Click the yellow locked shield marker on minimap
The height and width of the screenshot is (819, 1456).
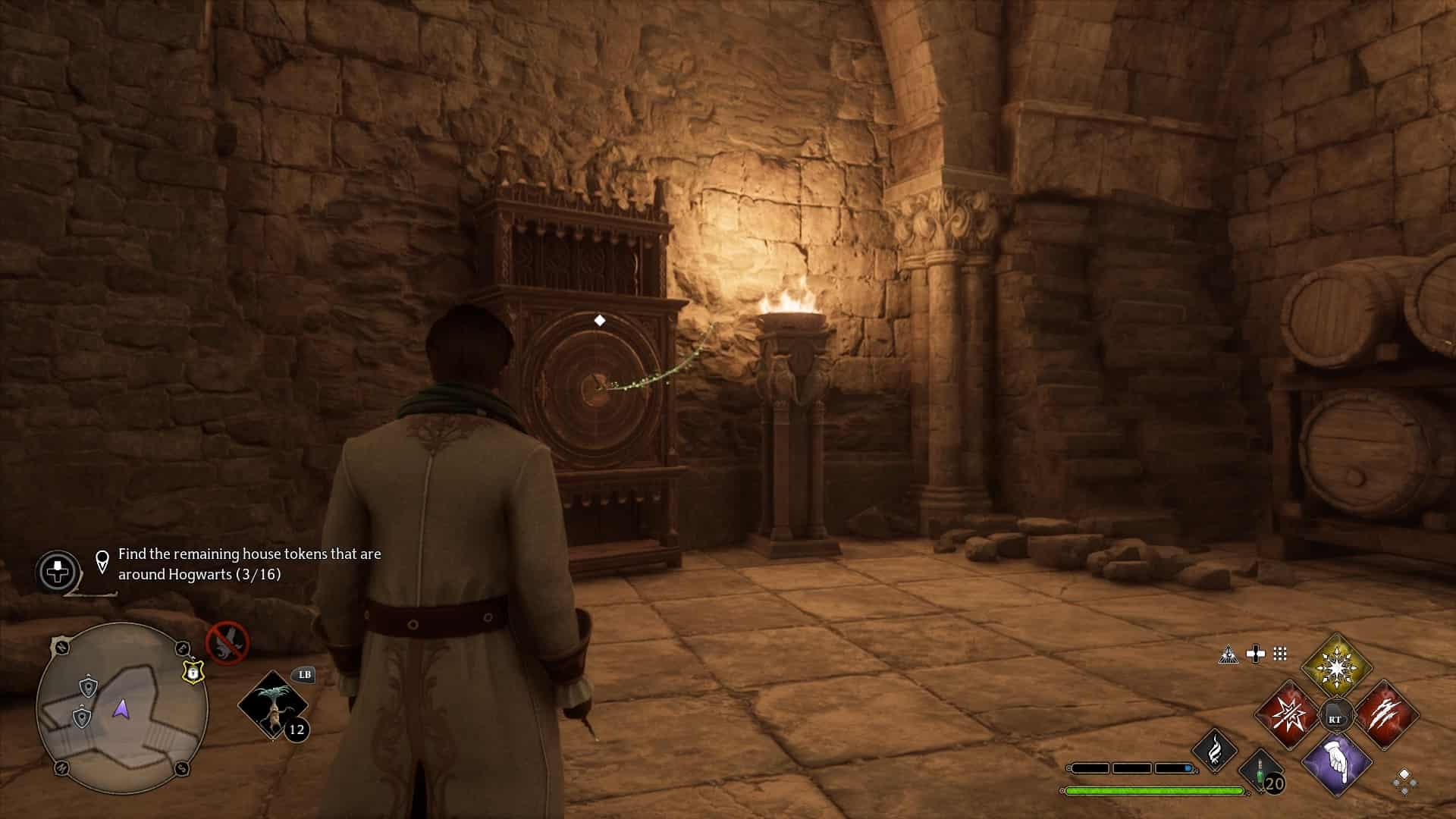pyautogui.click(x=193, y=671)
